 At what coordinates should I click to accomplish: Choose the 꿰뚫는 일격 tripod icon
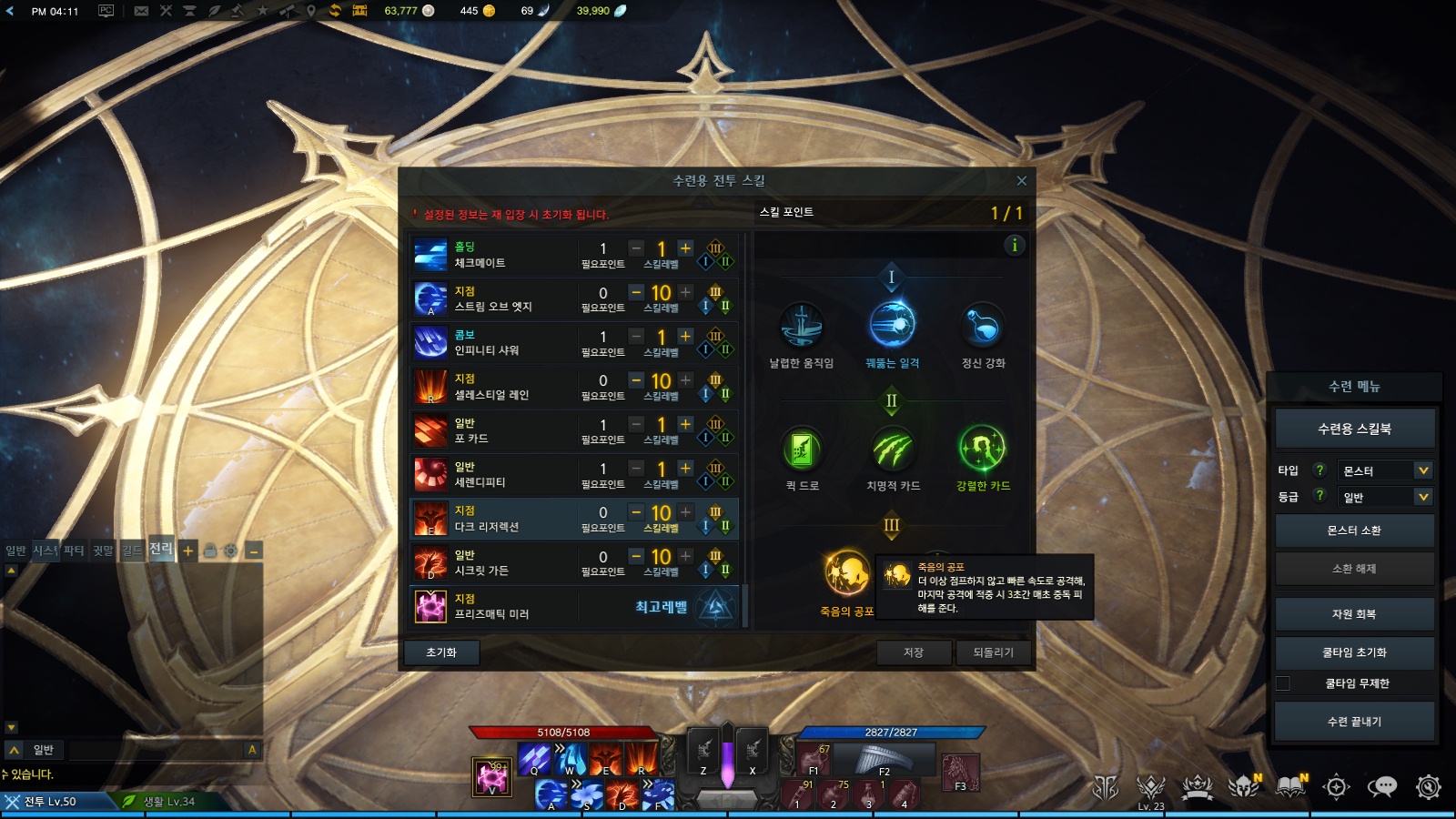coord(892,325)
